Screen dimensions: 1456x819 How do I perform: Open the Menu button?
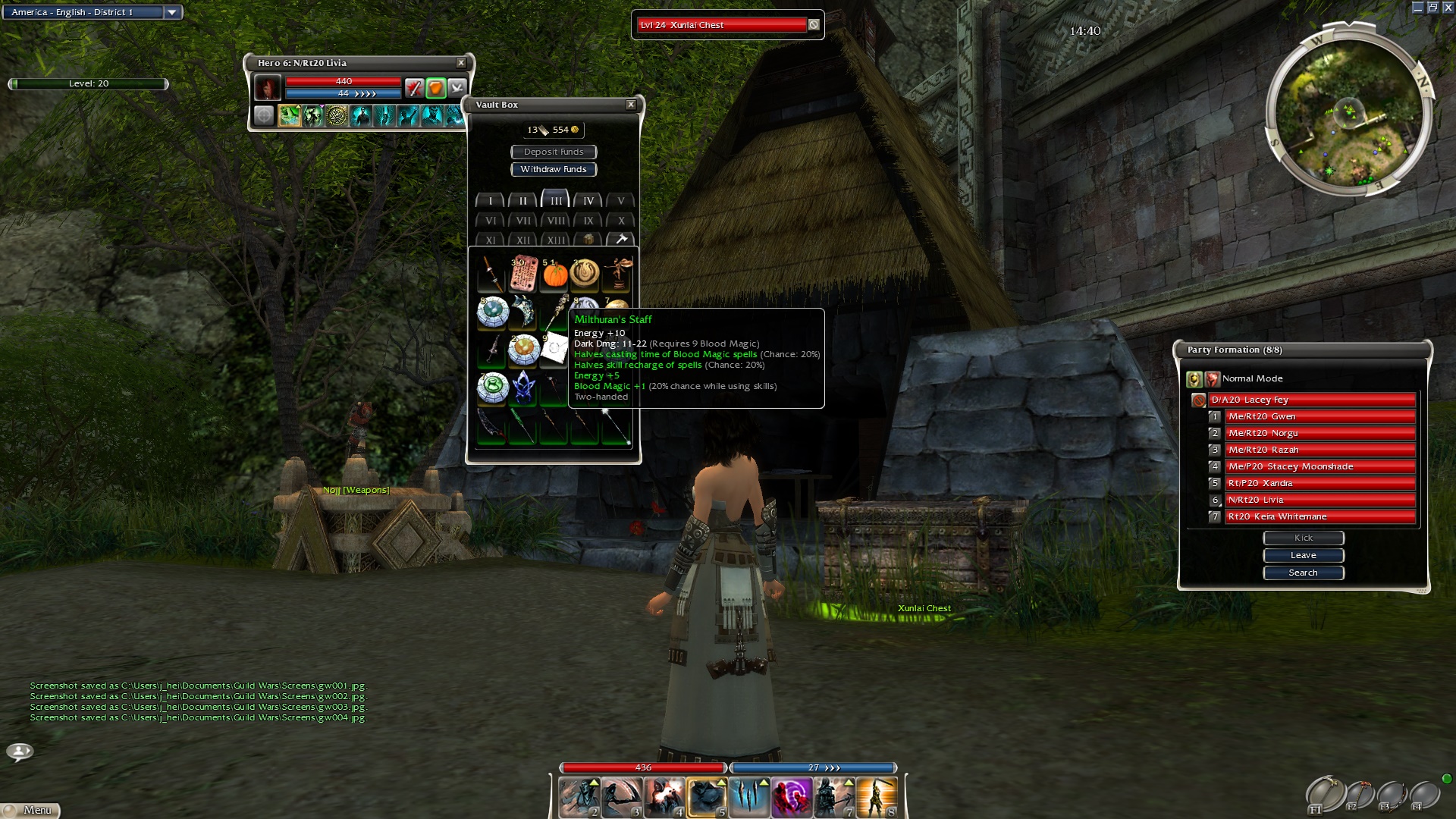click(x=31, y=810)
